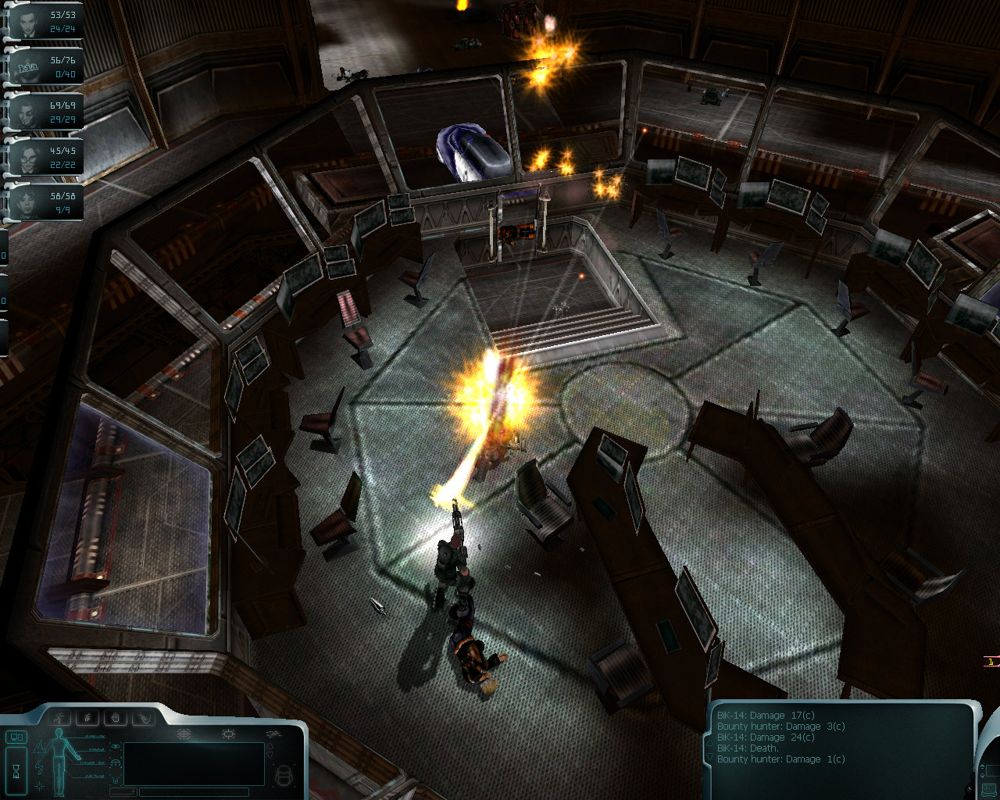Choose the squad member with 69/69 health
Image resolution: width=1000 pixels, height=800 pixels.
pos(28,110)
